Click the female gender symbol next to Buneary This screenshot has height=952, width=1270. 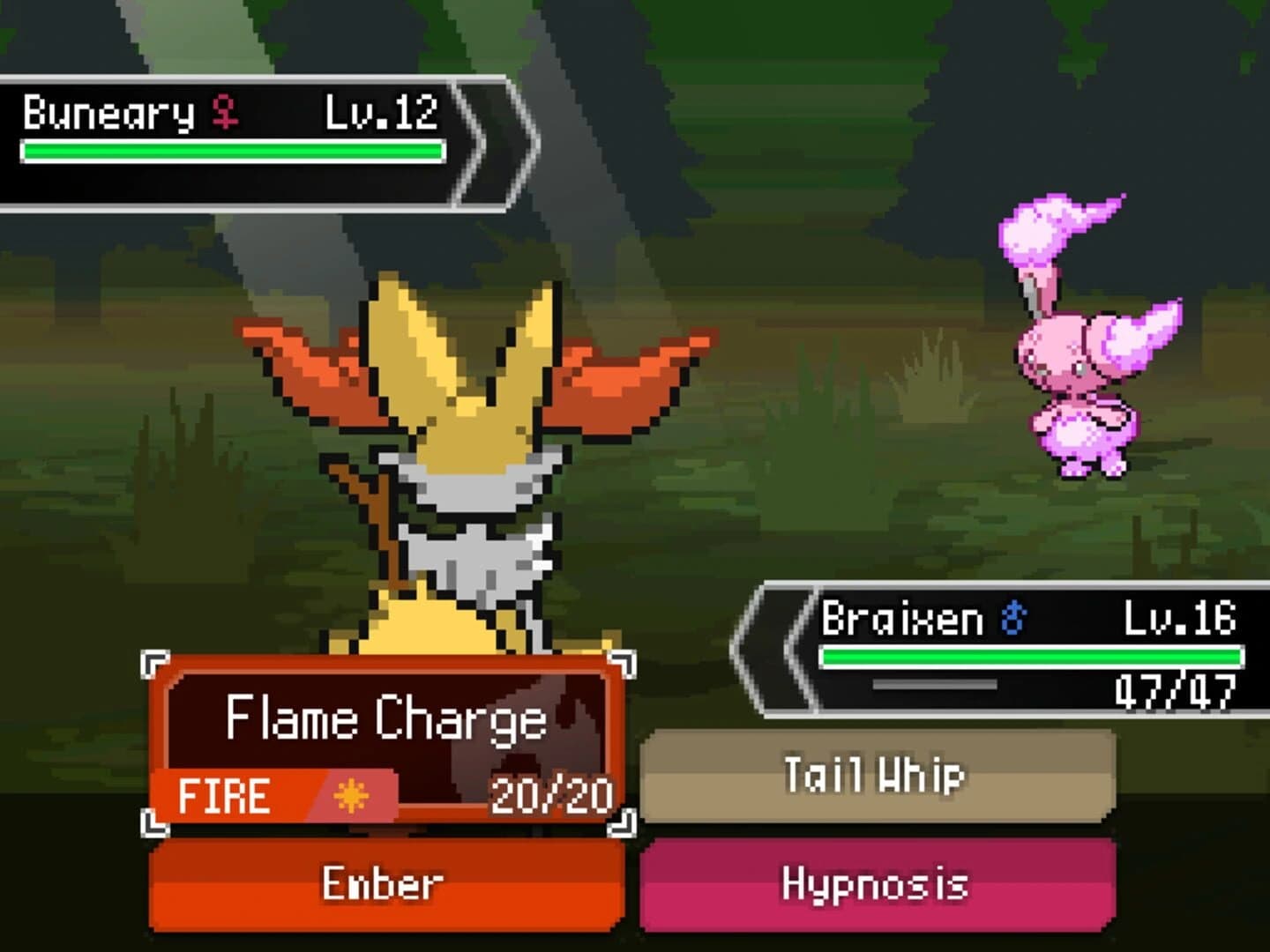point(224,111)
